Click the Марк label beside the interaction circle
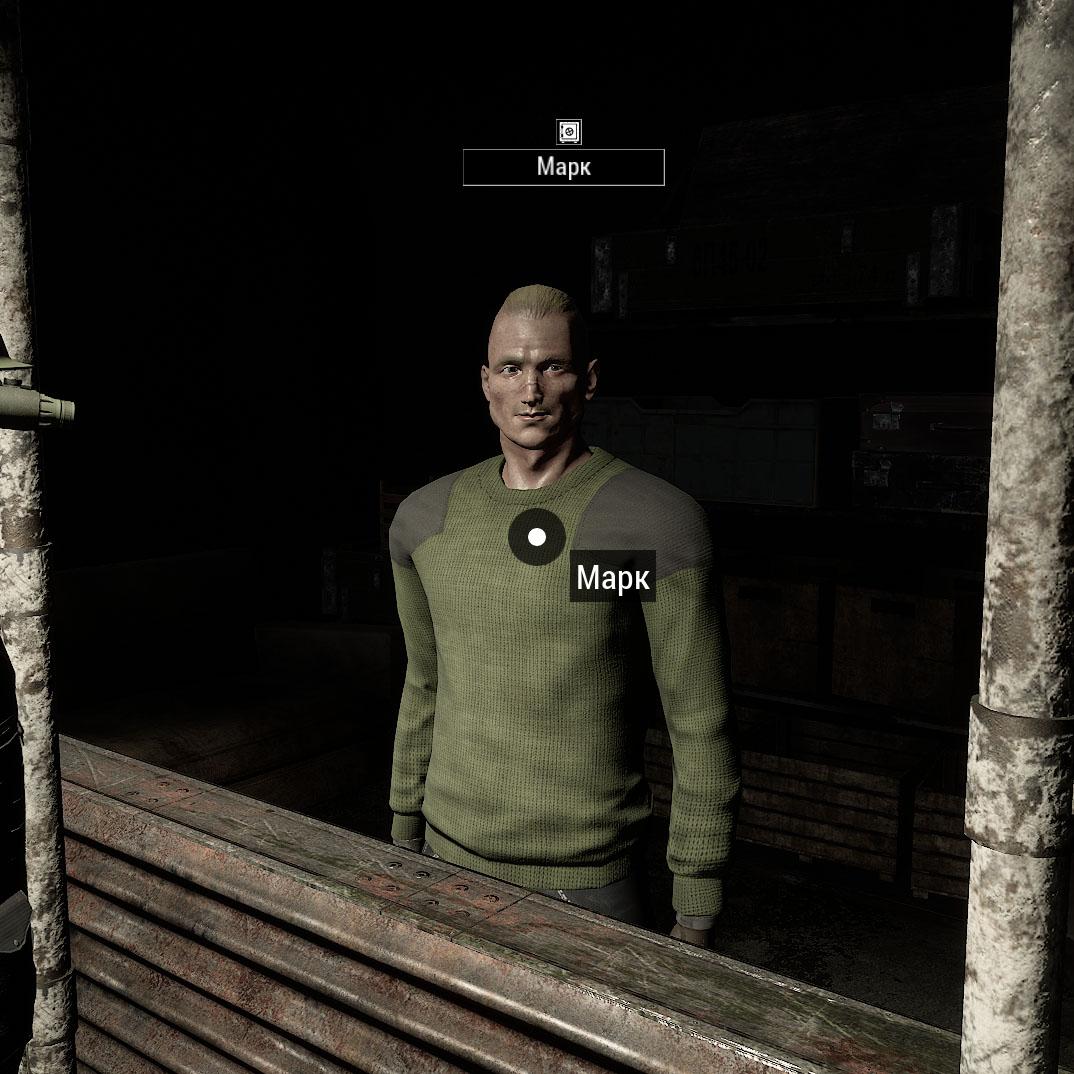 pyautogui.click(x=612, y=577)
